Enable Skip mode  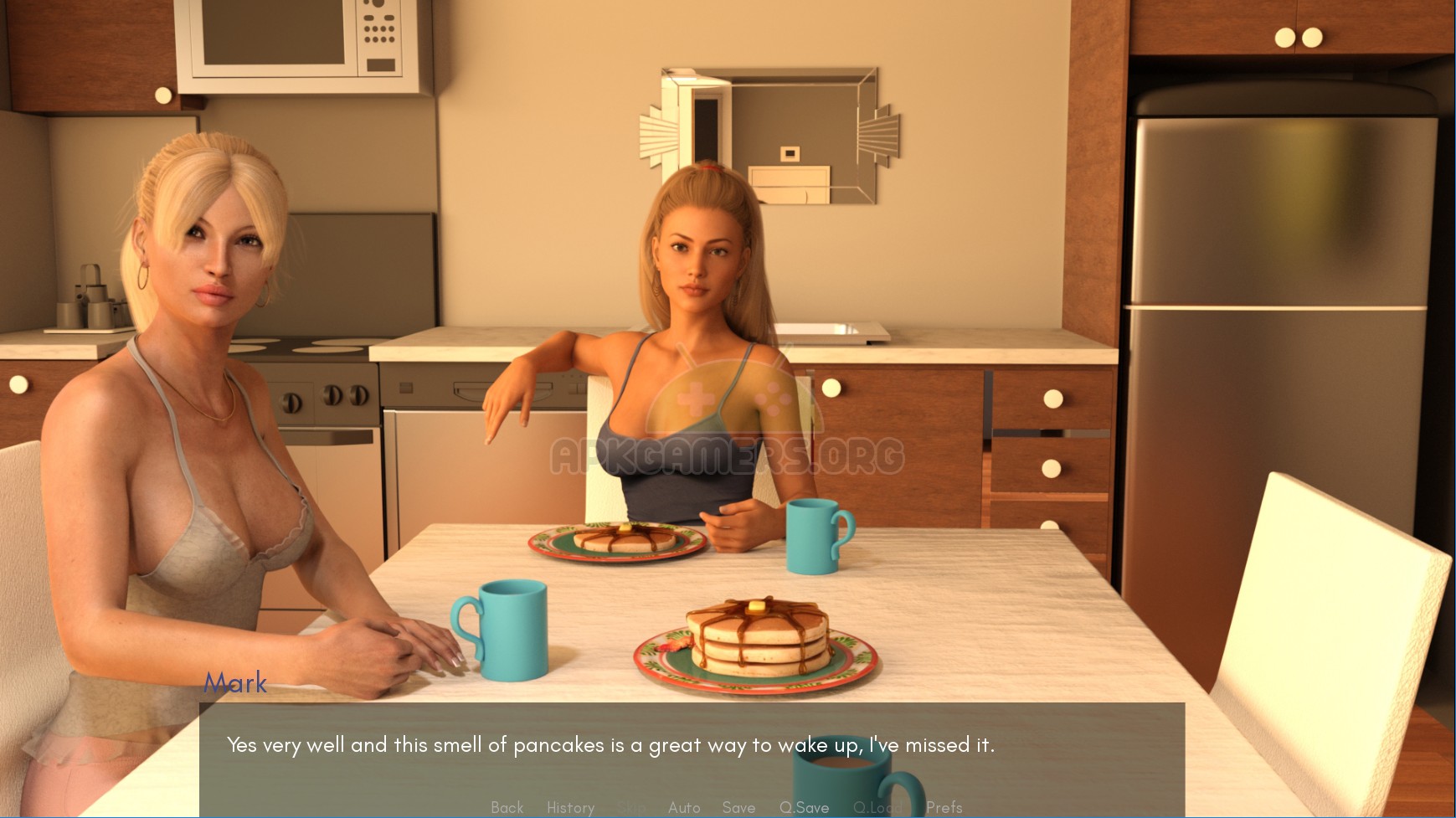pyautogui.click(x=632, y=807)
